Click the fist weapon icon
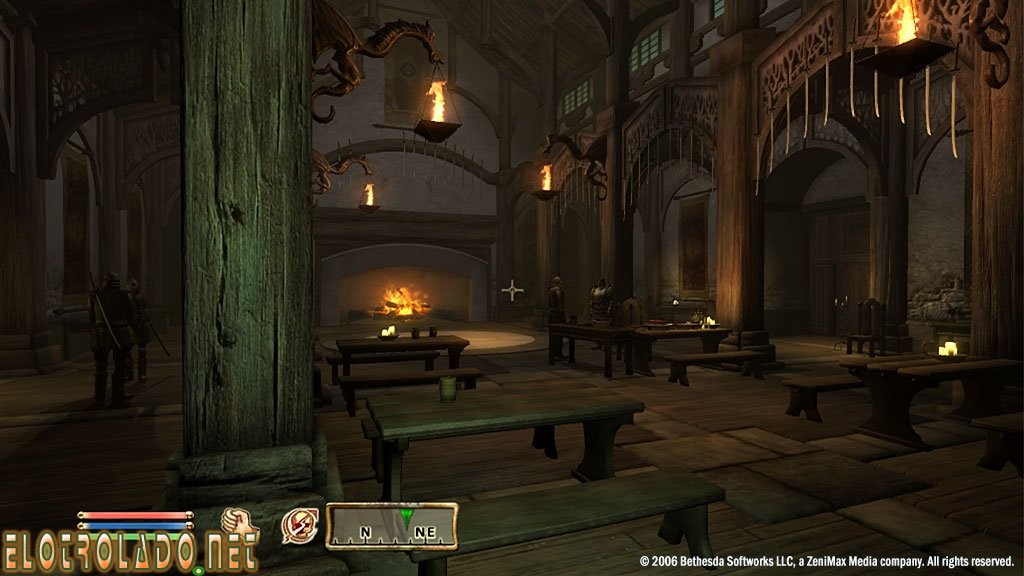Screen dimensions: 1024x576 [x=239, y=522]
